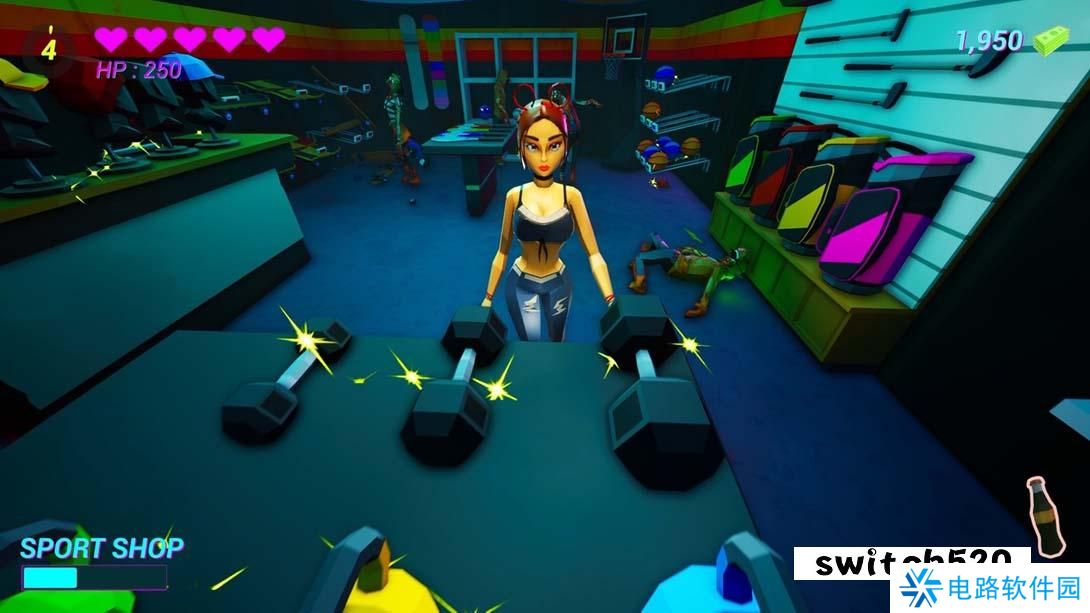
Task: Click the level 4 badge icon
Action: pyautogui.click(x=49, y=47)
